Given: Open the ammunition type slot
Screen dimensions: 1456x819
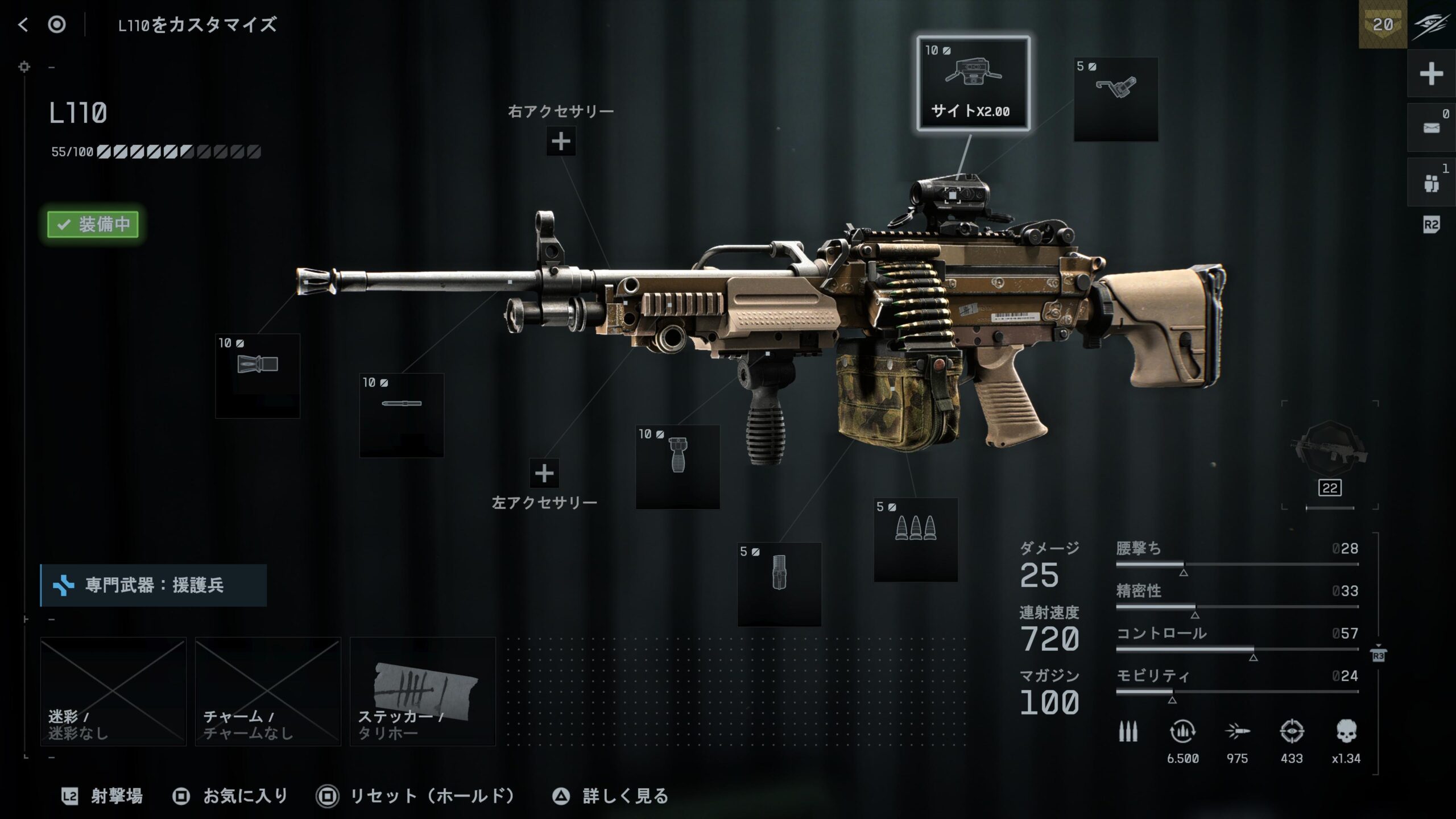Looking at the screenshot, I should tap(916, 539).
